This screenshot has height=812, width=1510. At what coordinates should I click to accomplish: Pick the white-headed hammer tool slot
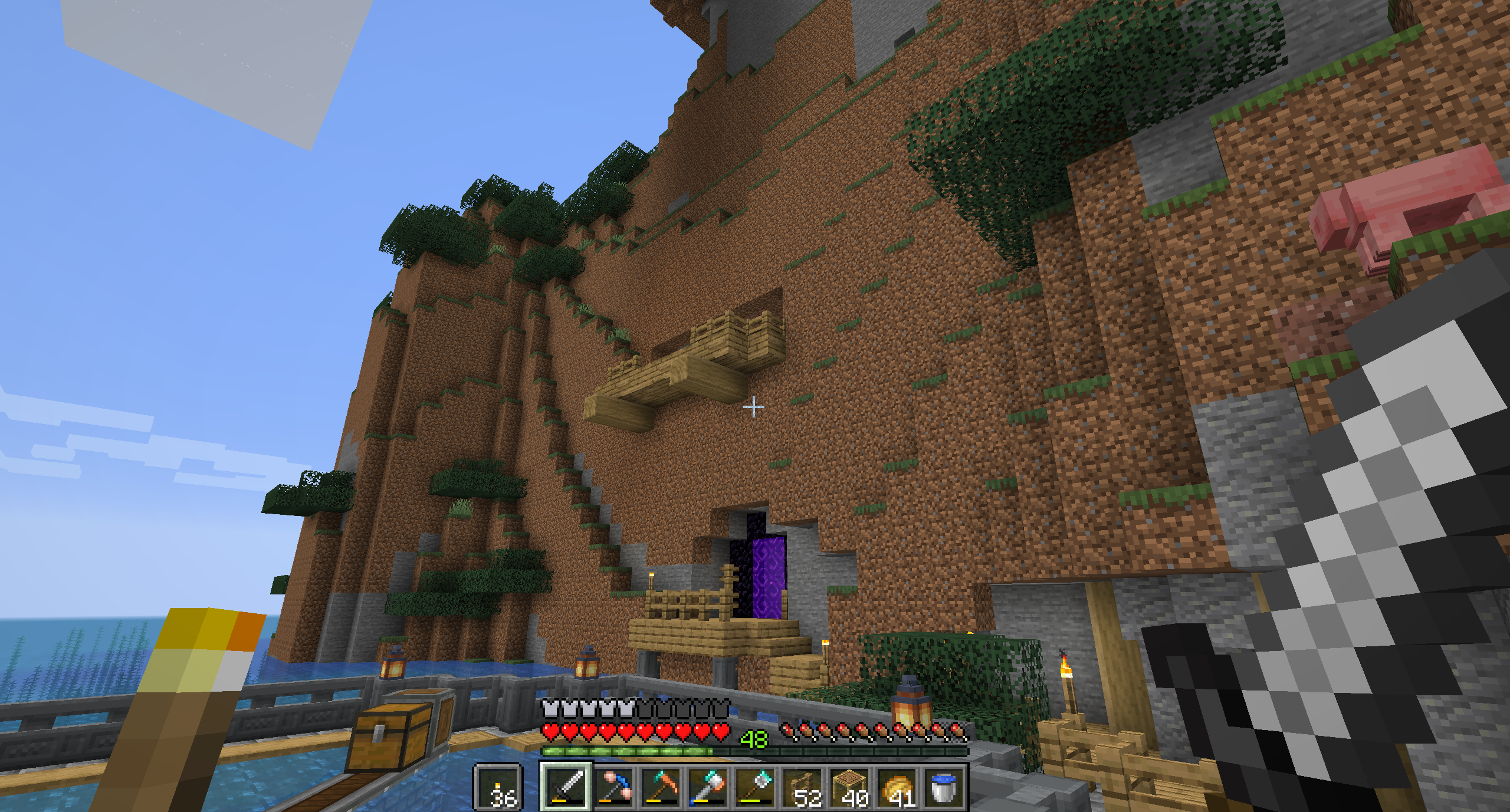pyautogui.click(x=708, y=787)
